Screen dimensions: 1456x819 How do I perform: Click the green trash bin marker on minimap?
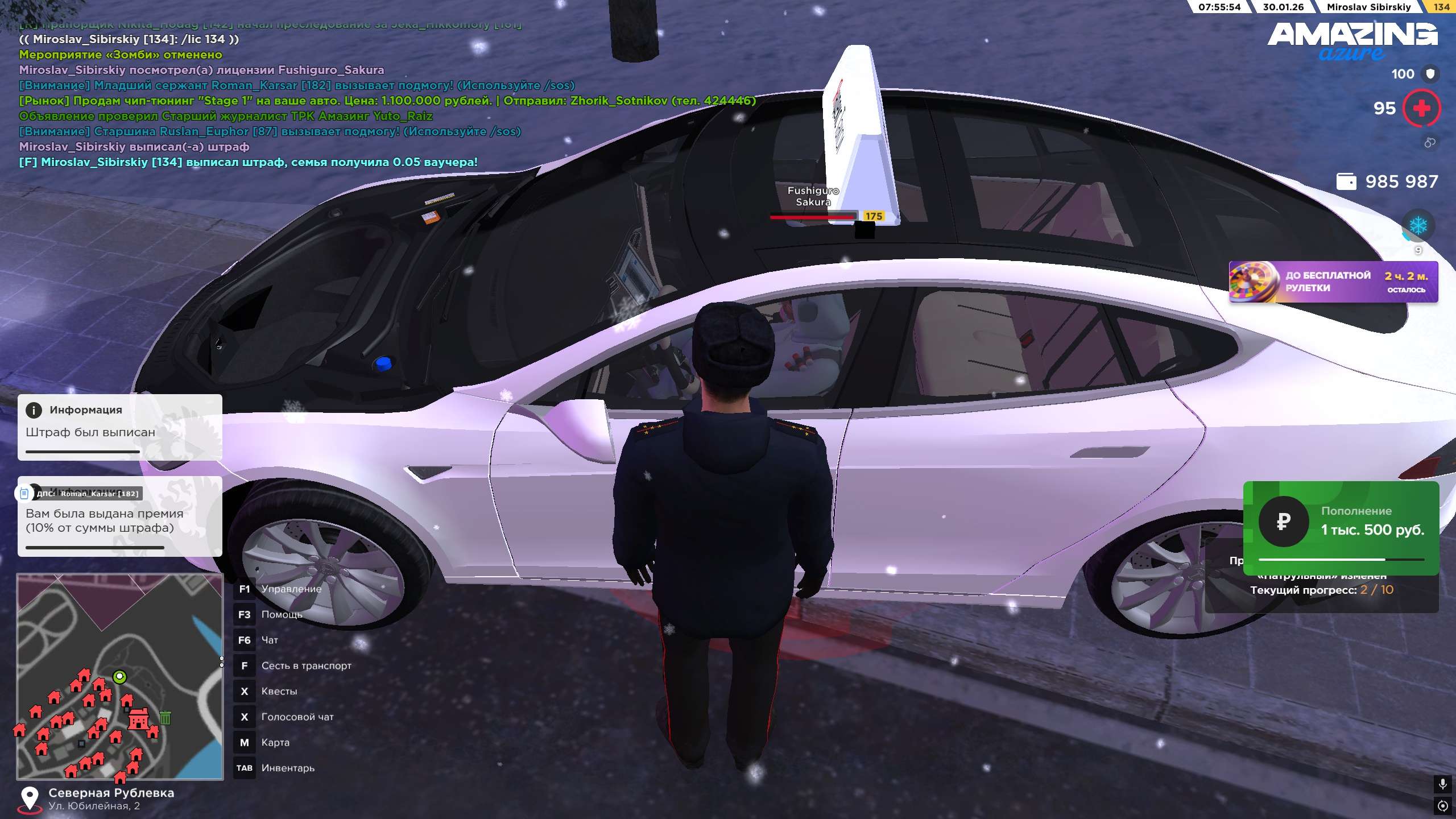(x=166, y=718)
